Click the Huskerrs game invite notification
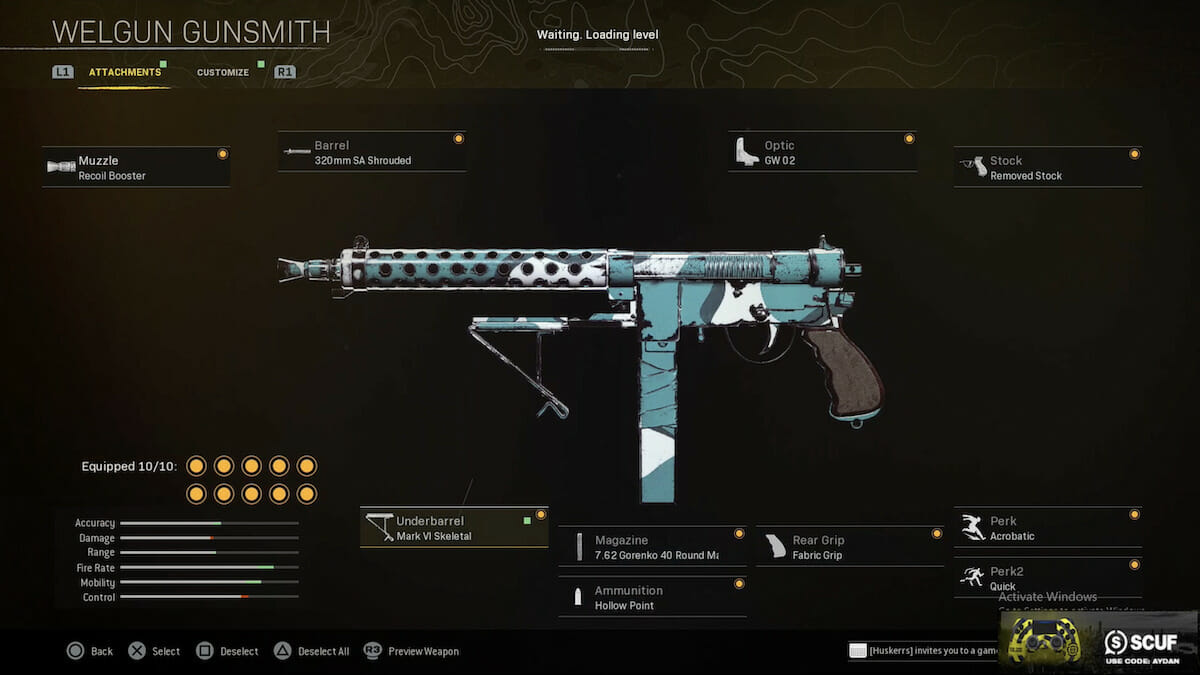Screen dimensions: 1200x675 [x=922, y=651]
